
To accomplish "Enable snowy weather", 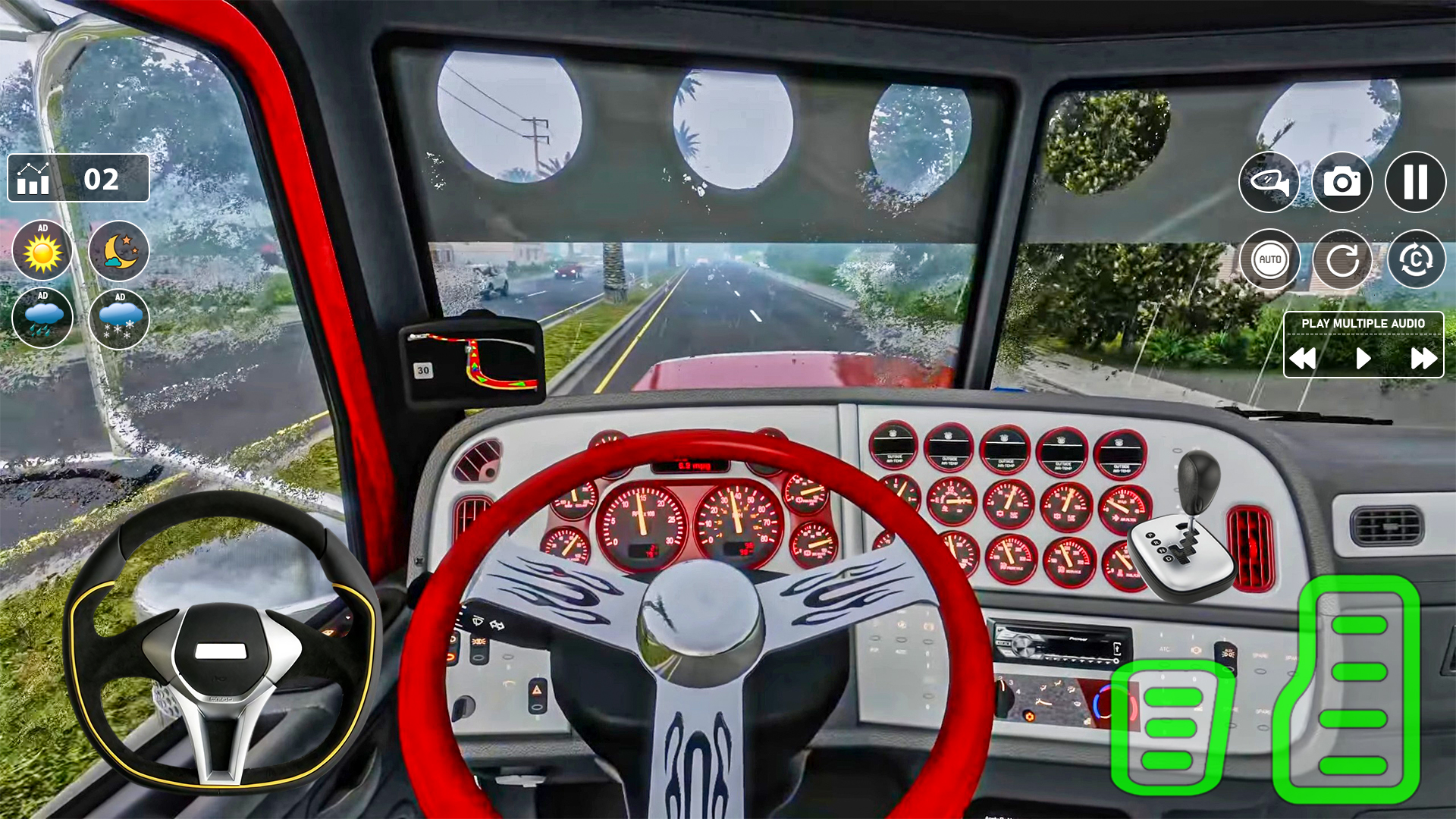I will coord(118,318).
